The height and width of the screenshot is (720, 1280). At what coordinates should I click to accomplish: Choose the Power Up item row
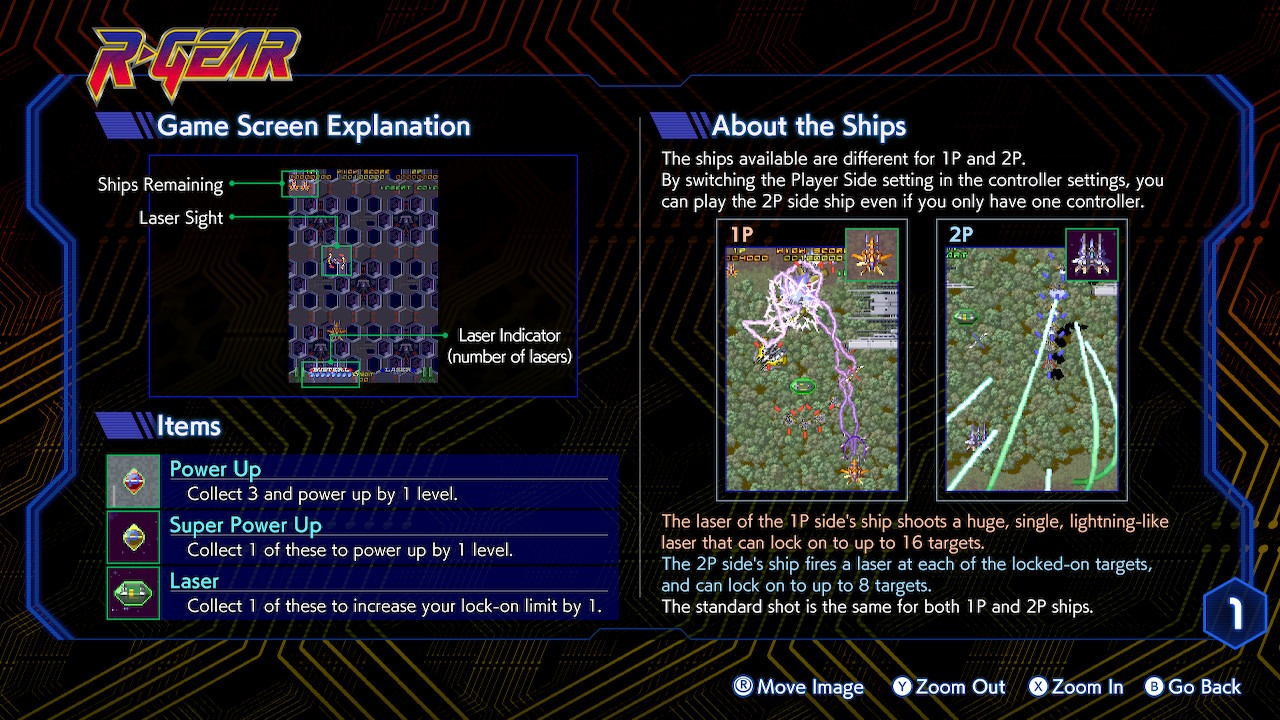click(x=362, y=481)
